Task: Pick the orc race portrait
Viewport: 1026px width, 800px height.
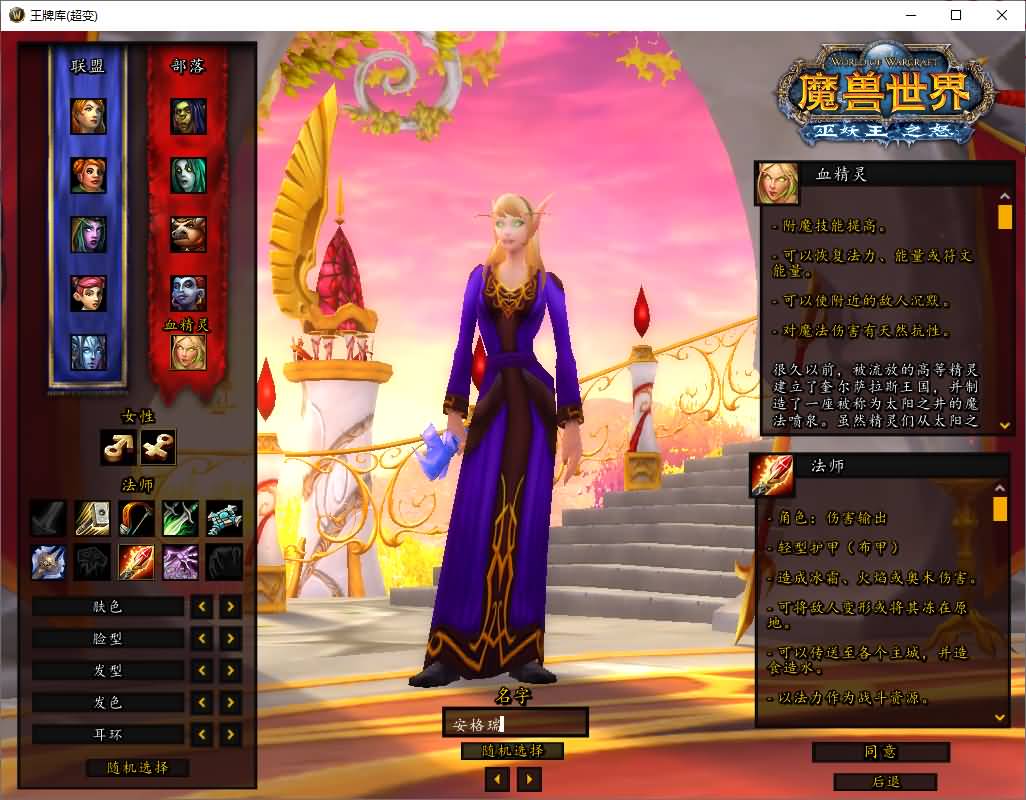Action: (x=188, y=117)
